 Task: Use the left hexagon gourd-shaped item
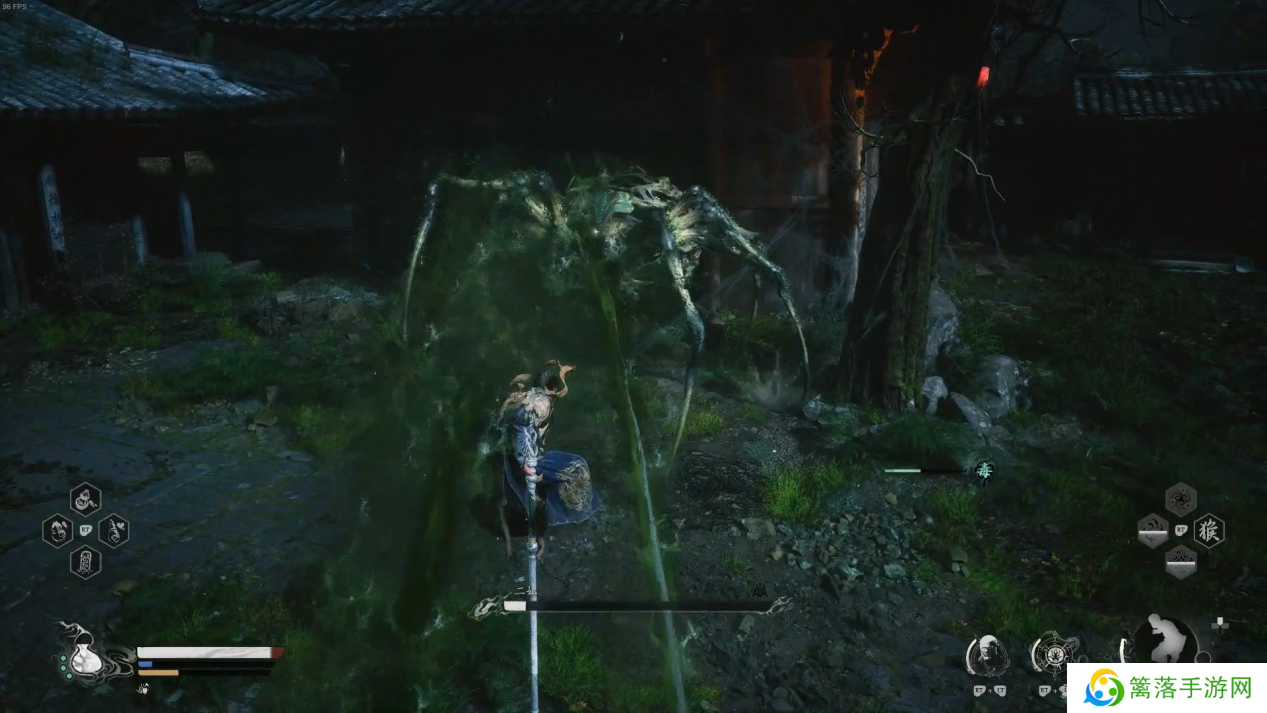coord(57,530)
